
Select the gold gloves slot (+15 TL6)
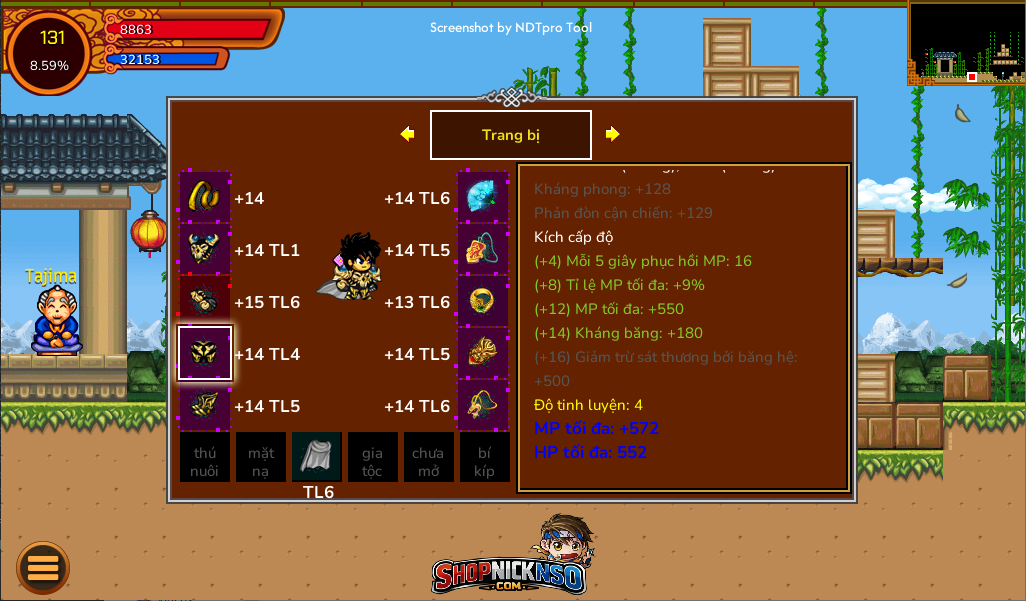[205, 301]
